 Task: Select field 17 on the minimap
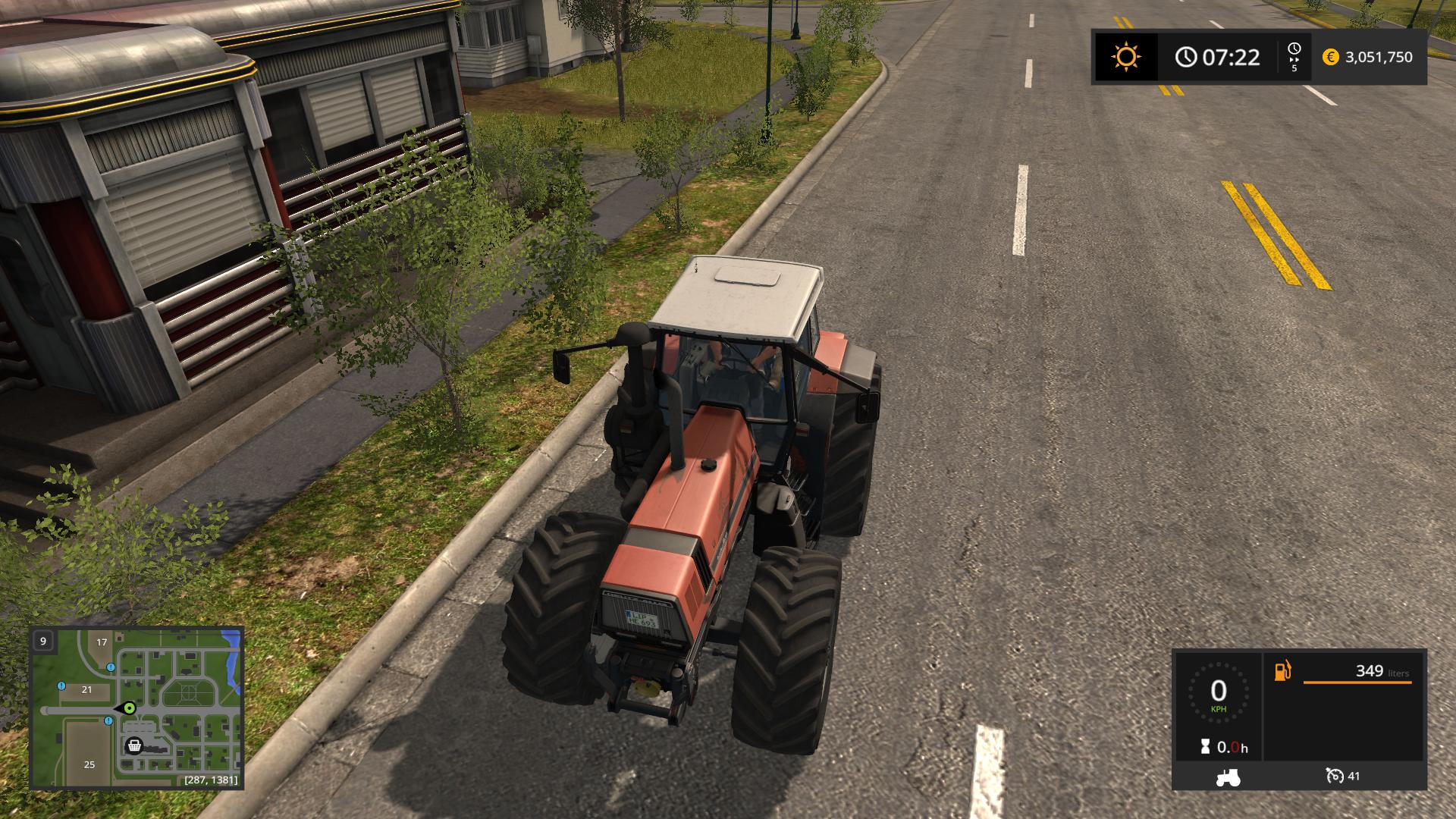[x=102, y=642]
